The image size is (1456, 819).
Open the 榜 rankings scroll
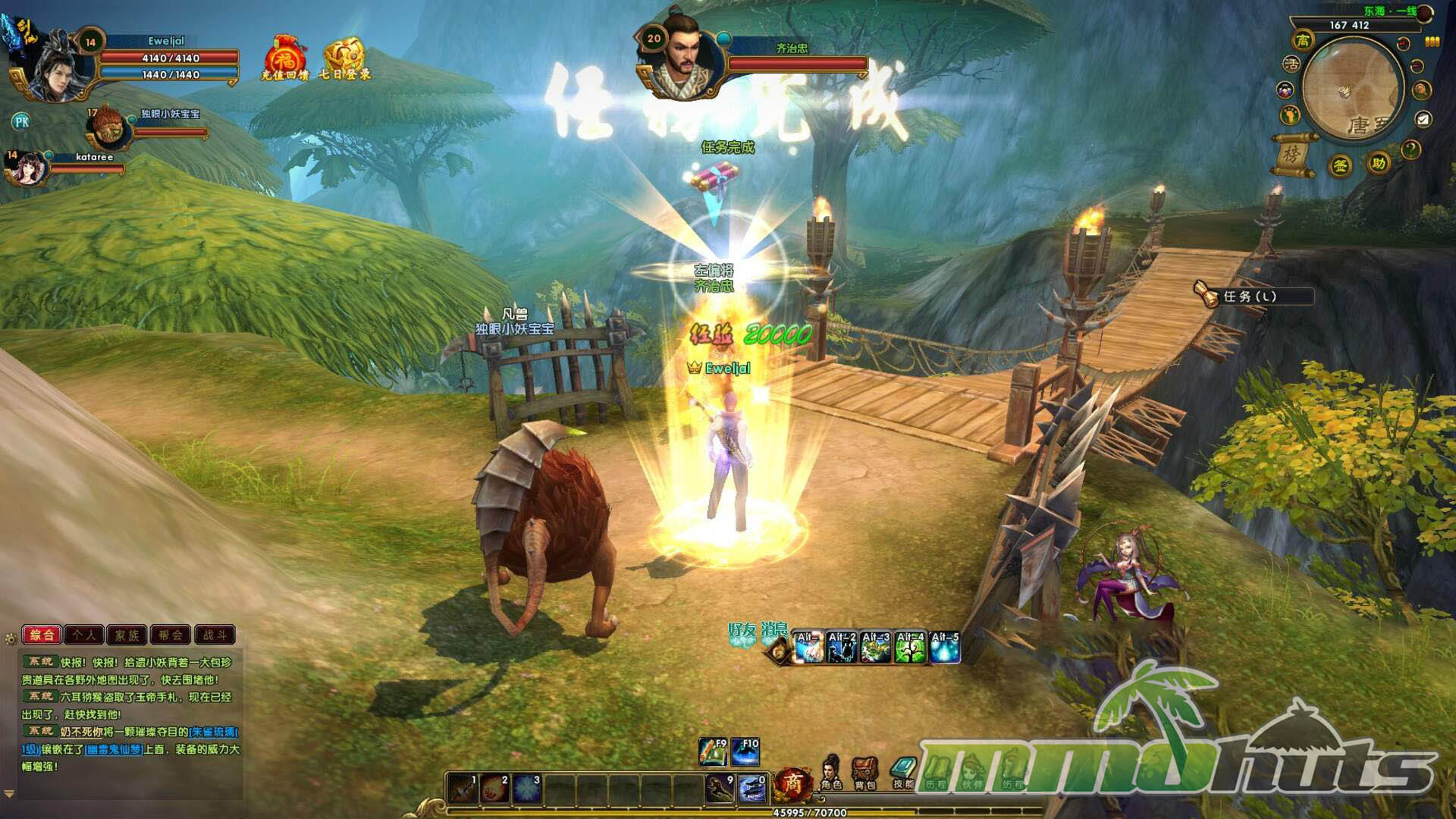(x=1292, y=154)
